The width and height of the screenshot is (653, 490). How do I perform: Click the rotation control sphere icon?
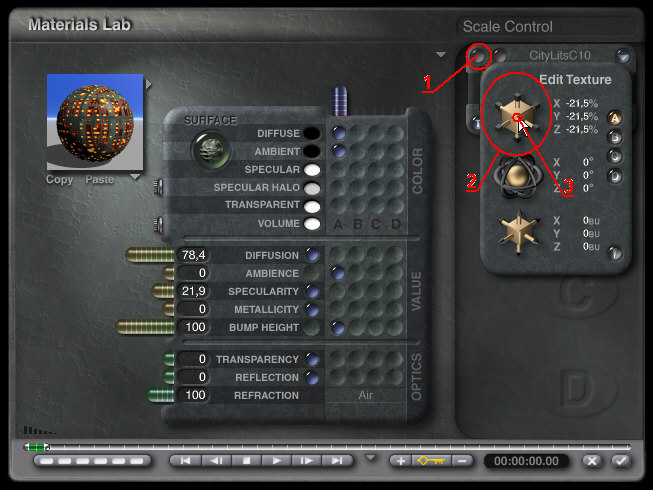[x=518, y=174]
